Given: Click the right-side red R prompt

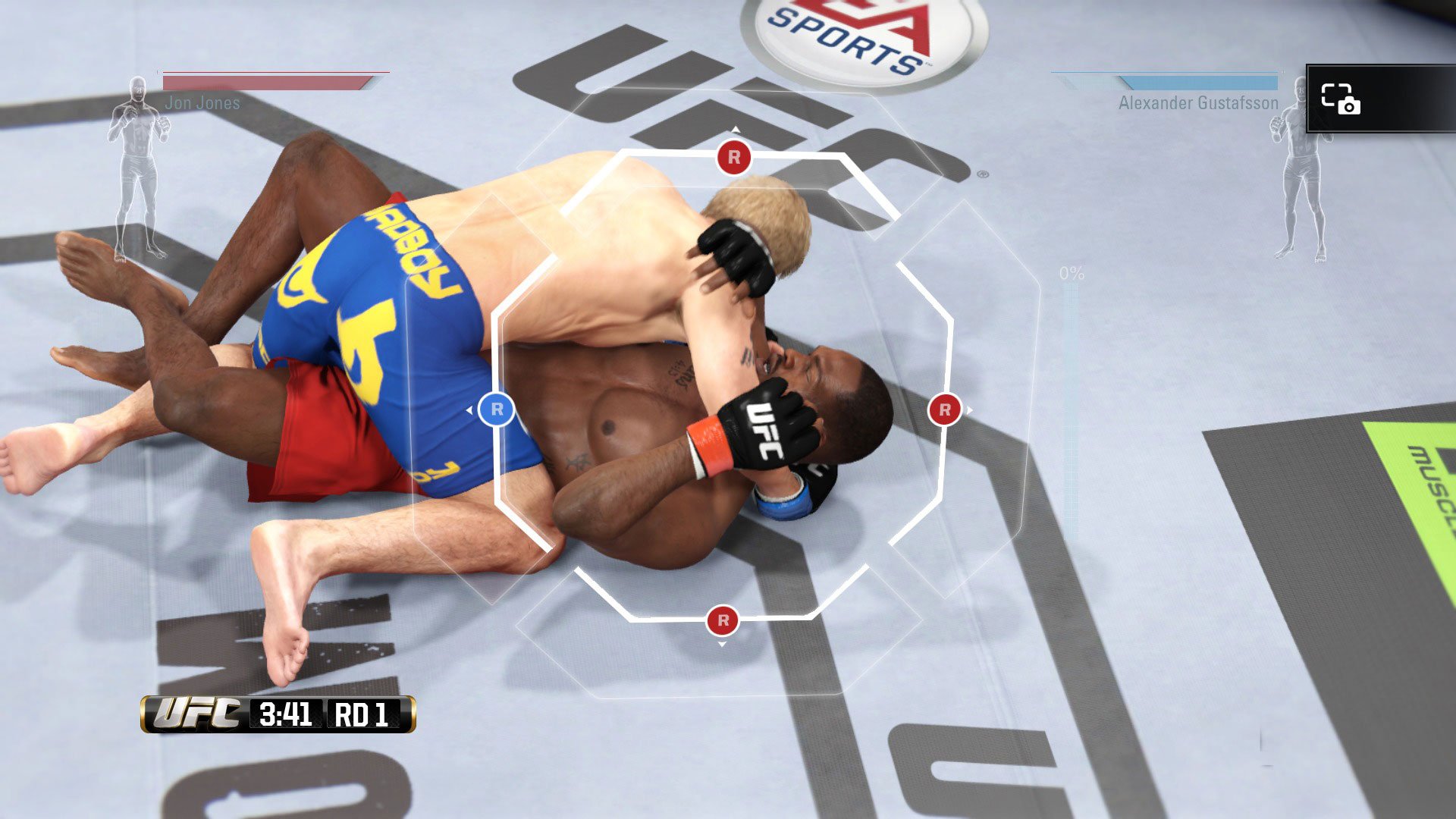Looking at the screenshot, I should pos(945,410).
